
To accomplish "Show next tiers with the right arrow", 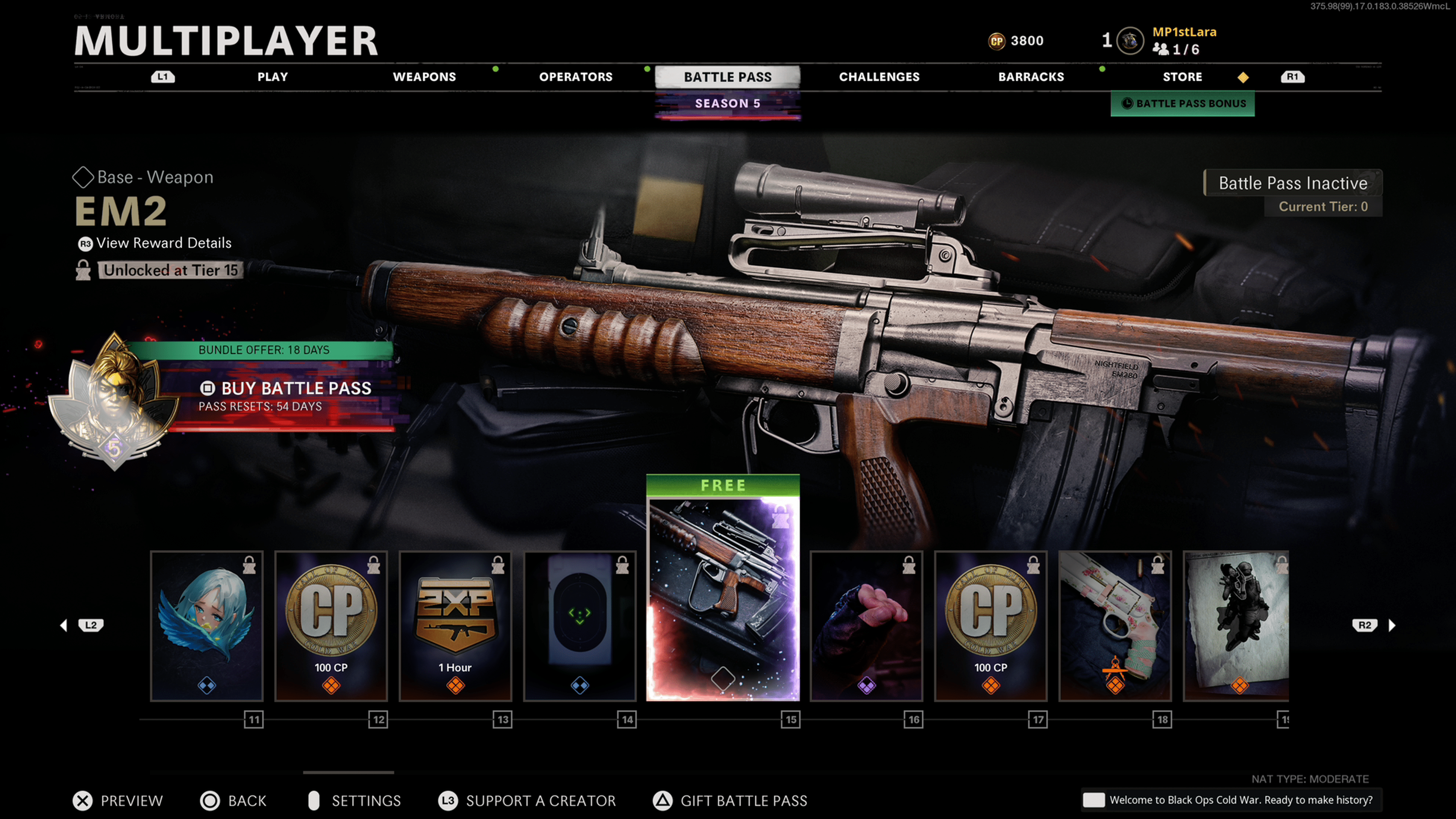I will [x=1392, y=625].
